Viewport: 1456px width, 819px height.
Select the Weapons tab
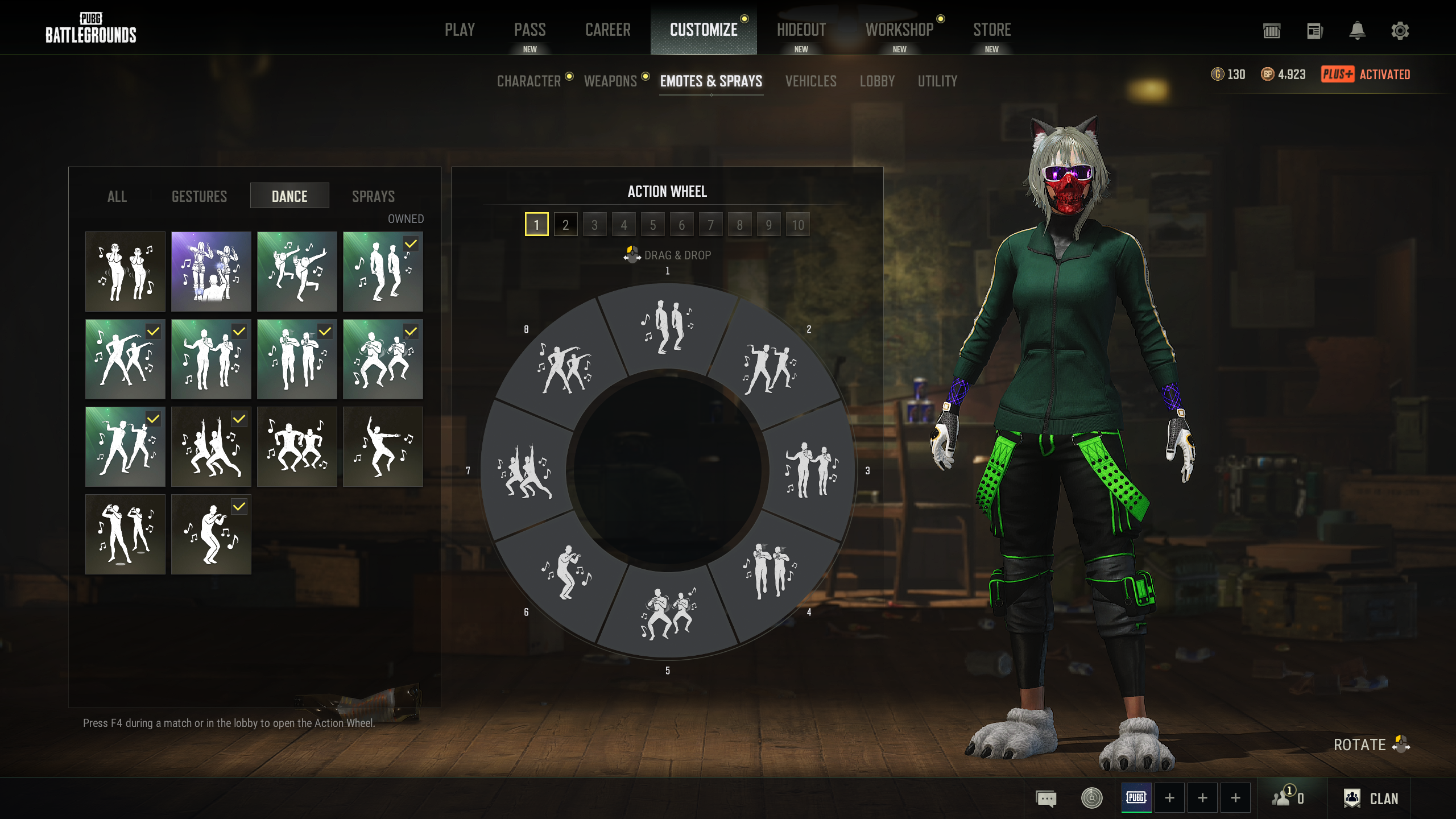coord(610,81)
